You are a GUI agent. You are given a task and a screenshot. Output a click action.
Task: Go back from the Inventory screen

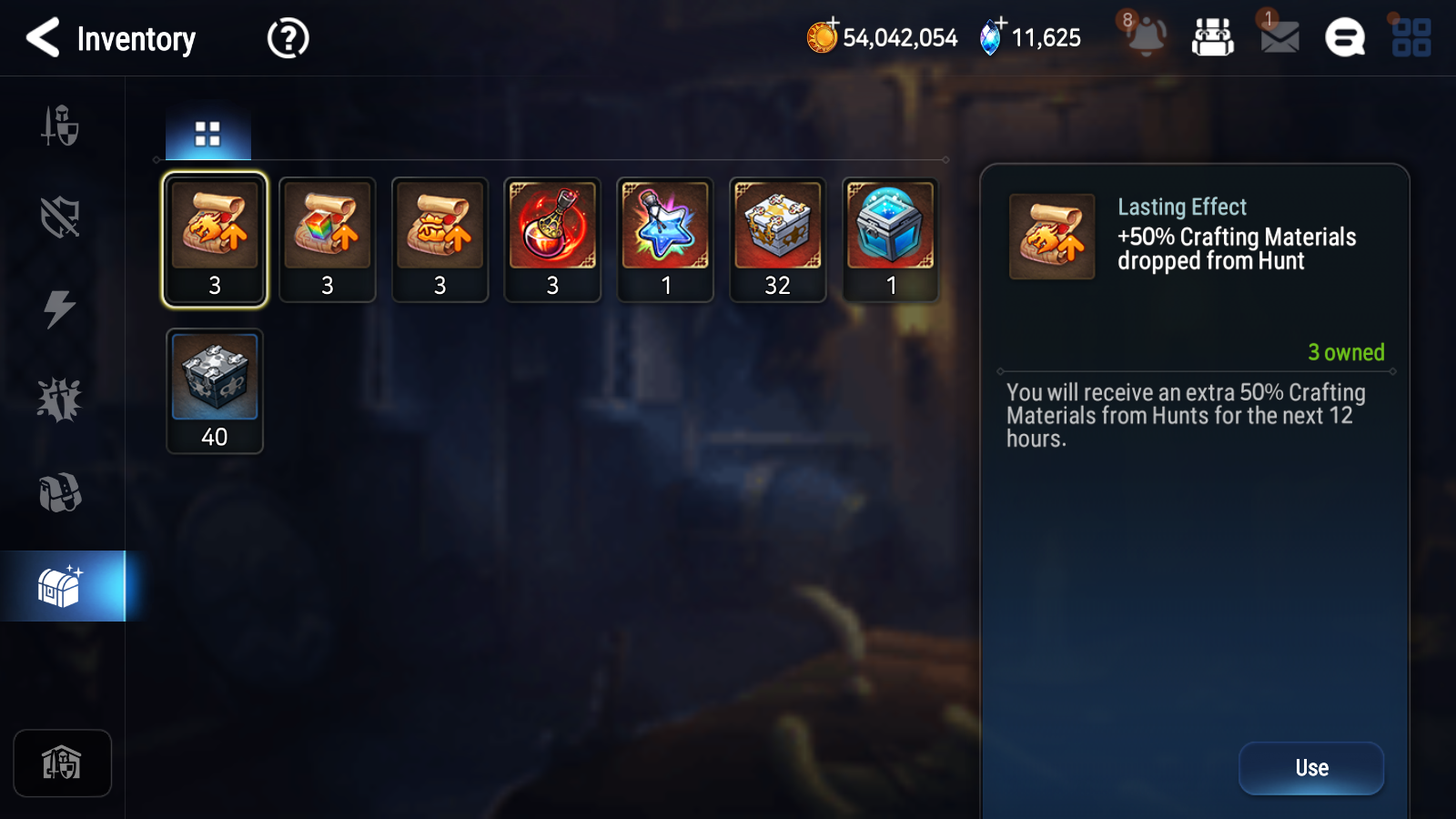point(43,38)
